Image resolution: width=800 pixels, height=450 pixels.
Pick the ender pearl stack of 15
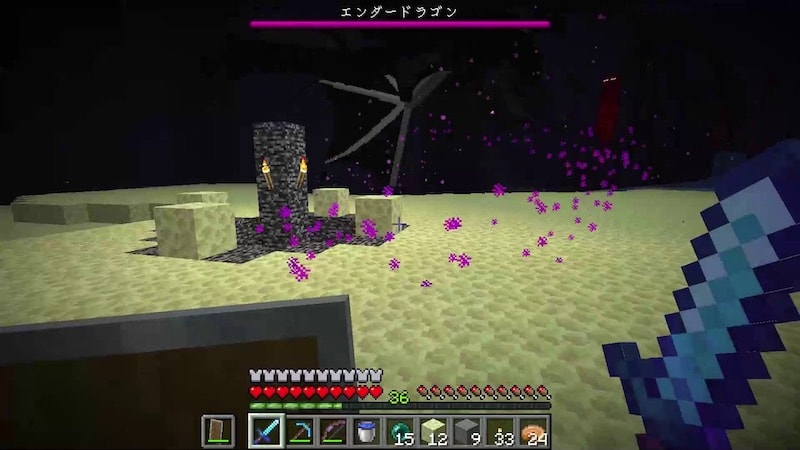point(400,431)
